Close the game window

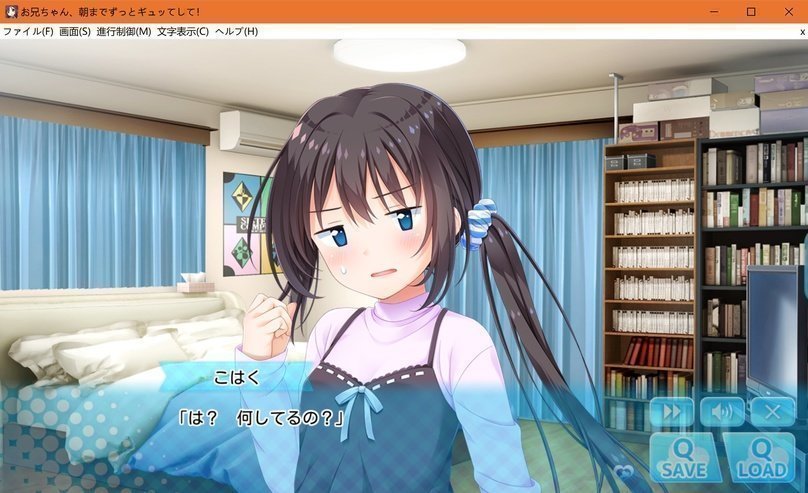point(786,12)
